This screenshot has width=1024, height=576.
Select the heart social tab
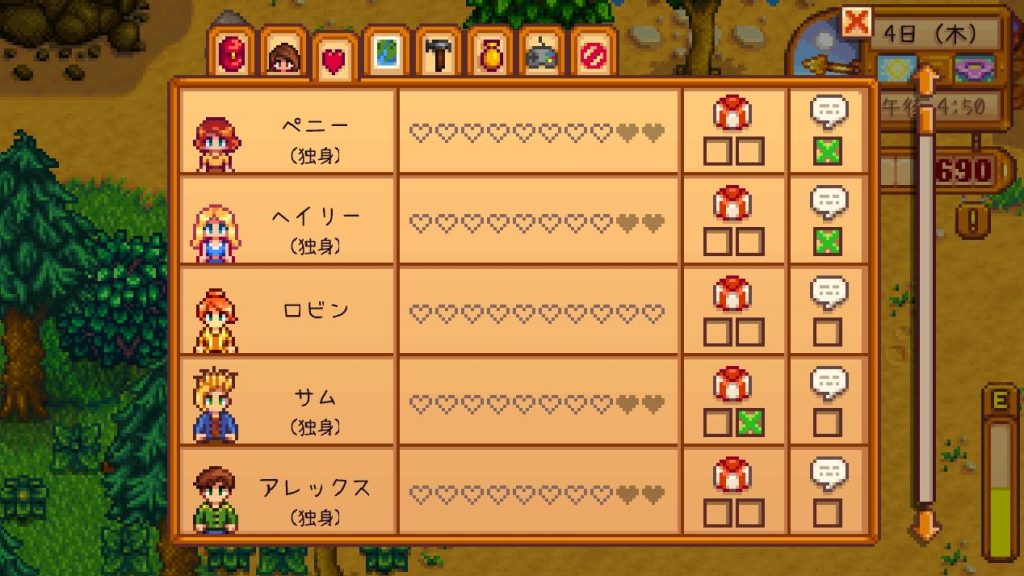334,60
